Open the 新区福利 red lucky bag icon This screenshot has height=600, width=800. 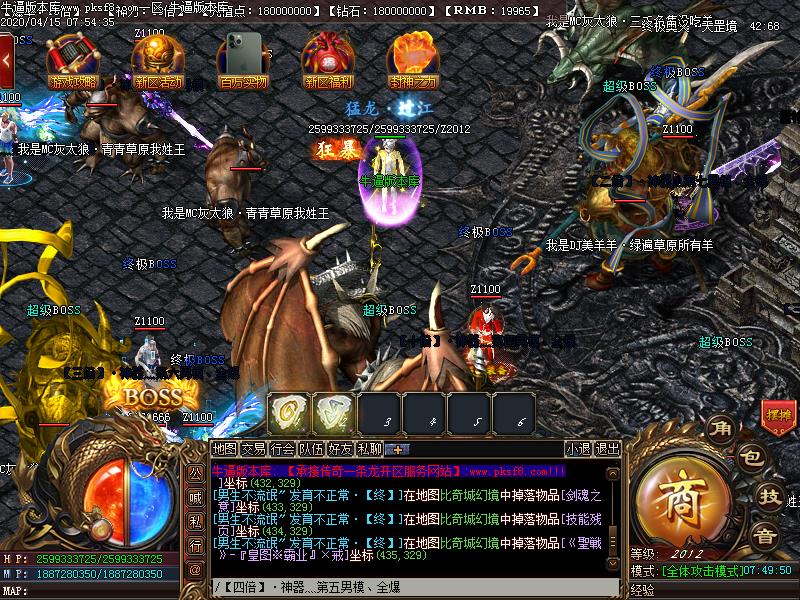click(329, 60)
